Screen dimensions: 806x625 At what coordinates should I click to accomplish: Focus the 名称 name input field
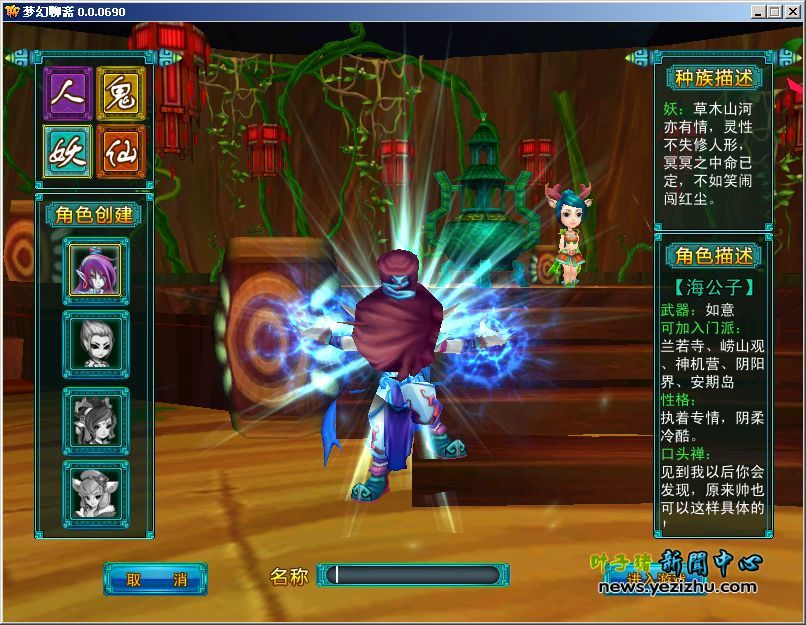408,575
